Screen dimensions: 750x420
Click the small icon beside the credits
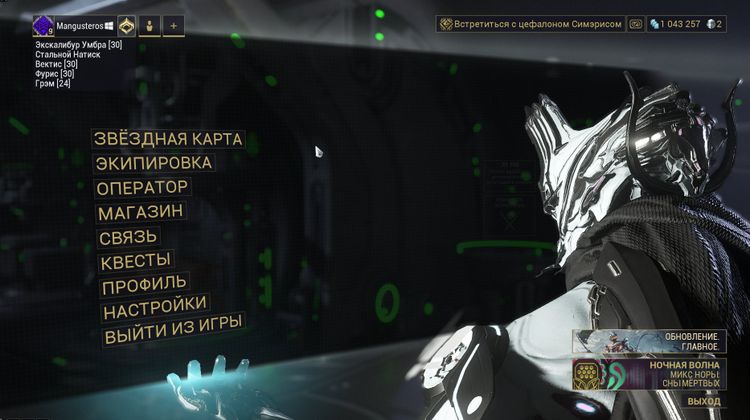(634, 23)
